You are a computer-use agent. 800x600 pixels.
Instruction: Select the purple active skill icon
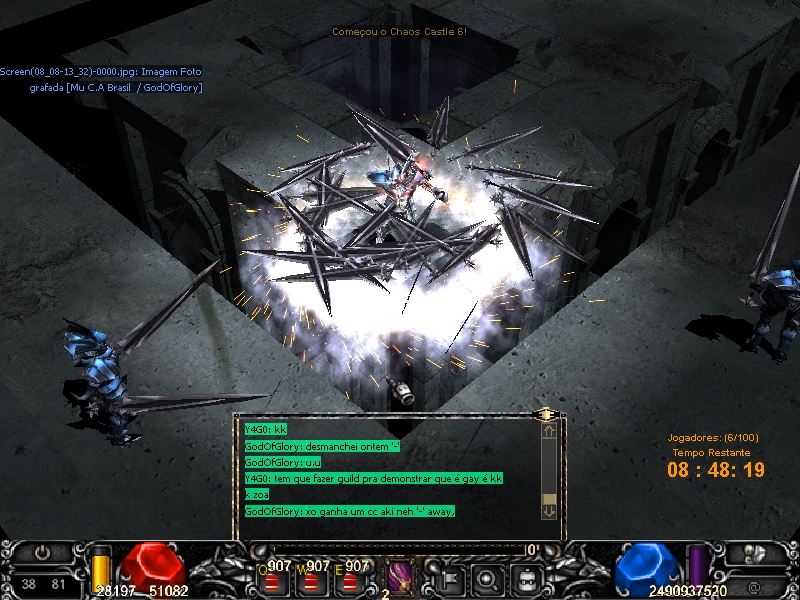click(x=399, y=575)
